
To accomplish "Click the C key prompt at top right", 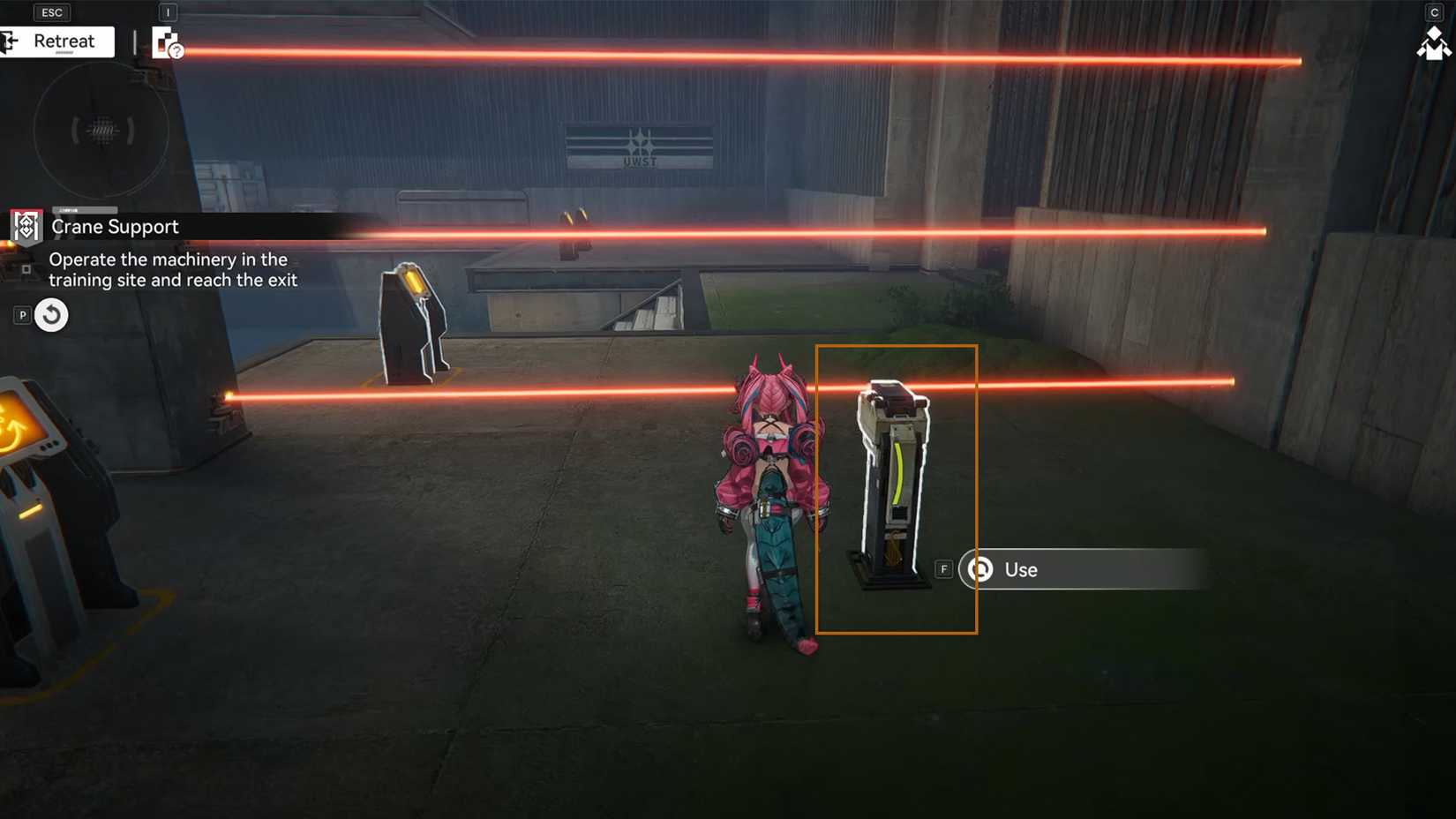I will pyautogui.click(x=1437, y=12).
